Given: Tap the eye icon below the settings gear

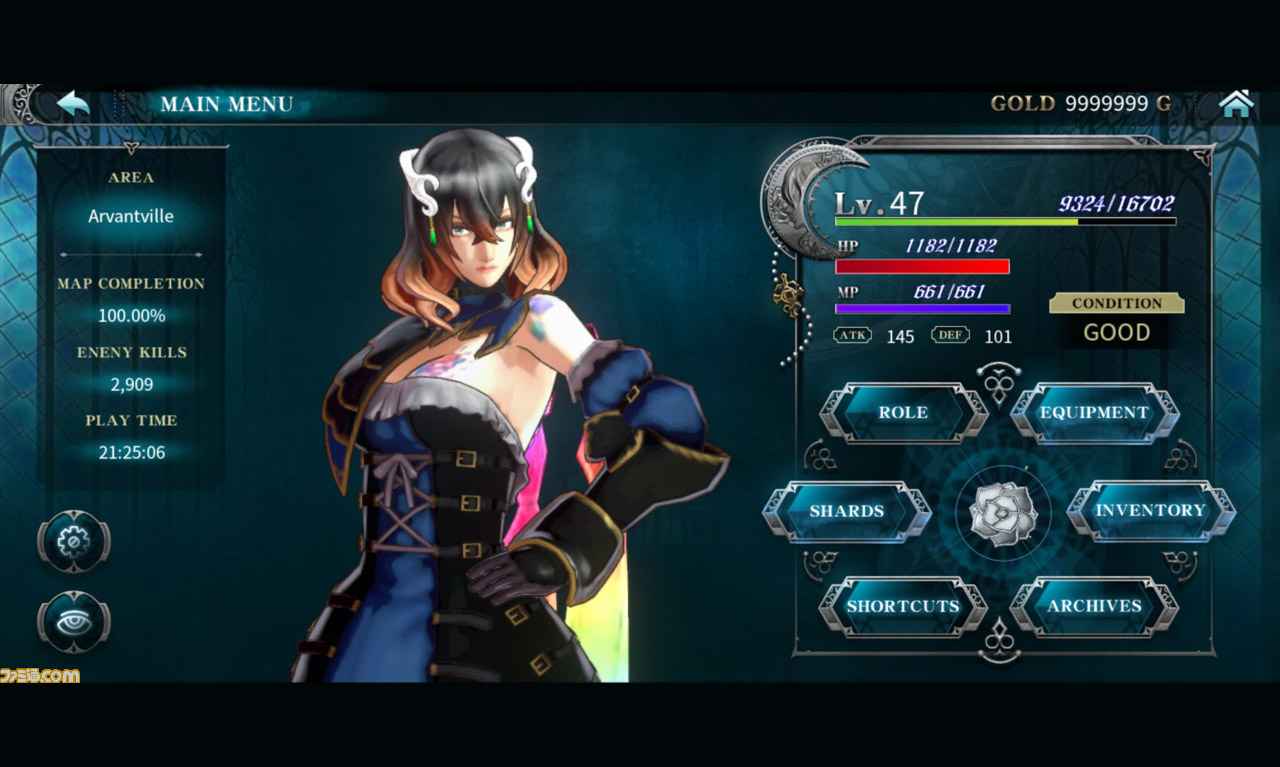Looking at the screenshot, I should click(x=74, y=622).
